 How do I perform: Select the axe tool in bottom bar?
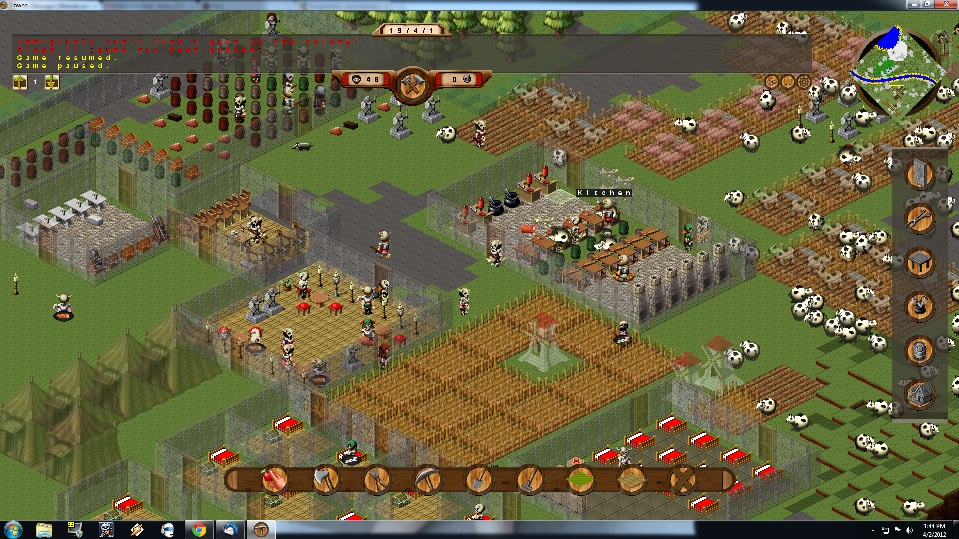point(326,480)
